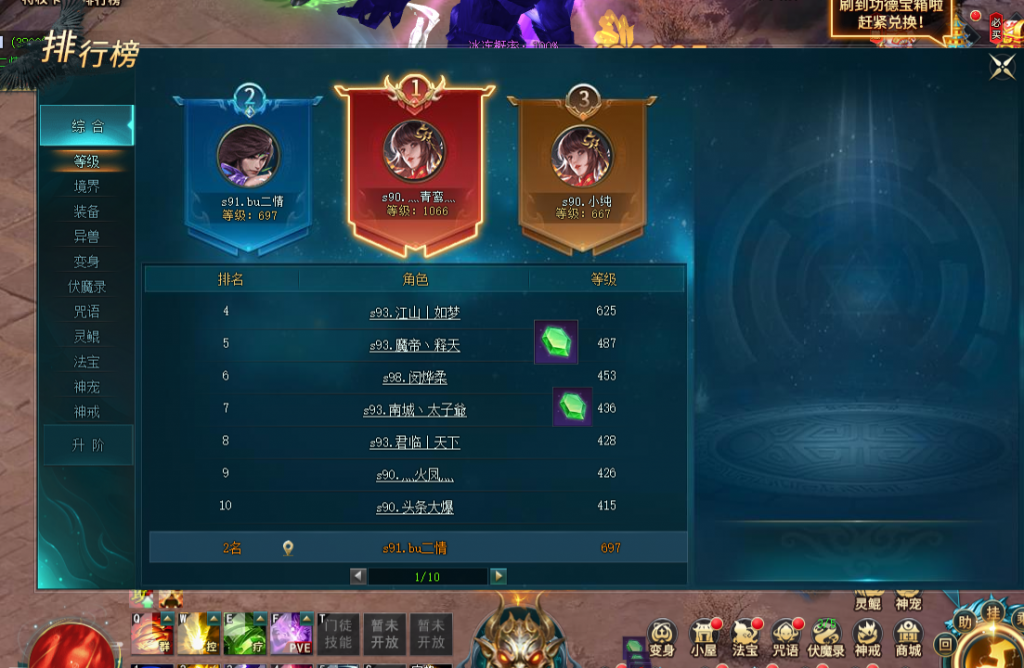
Task: Switch to the 境界 ranking list
Action: point(87,186)
